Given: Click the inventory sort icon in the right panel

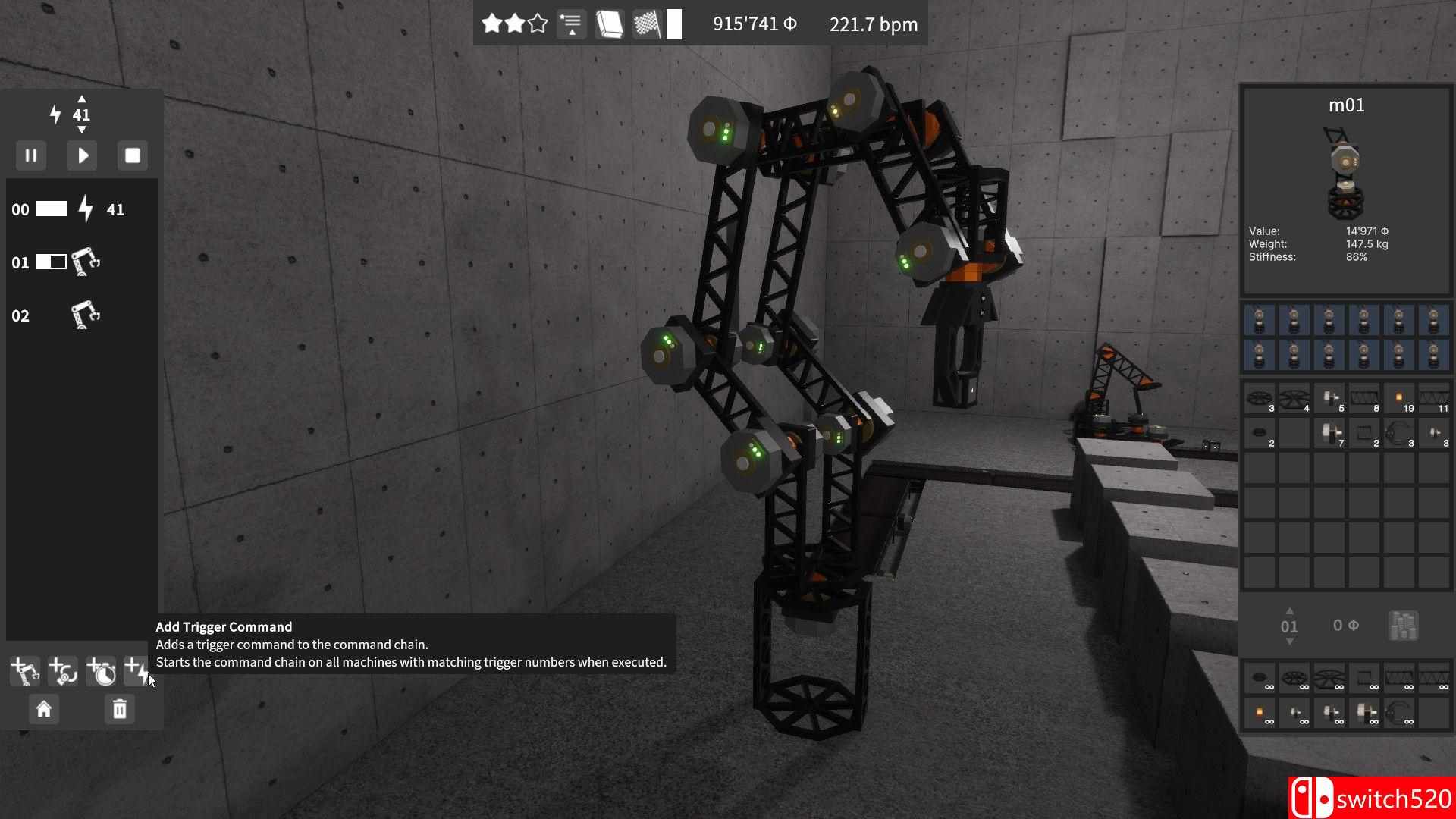Looking at the screenshot, I should [1403, 626].
